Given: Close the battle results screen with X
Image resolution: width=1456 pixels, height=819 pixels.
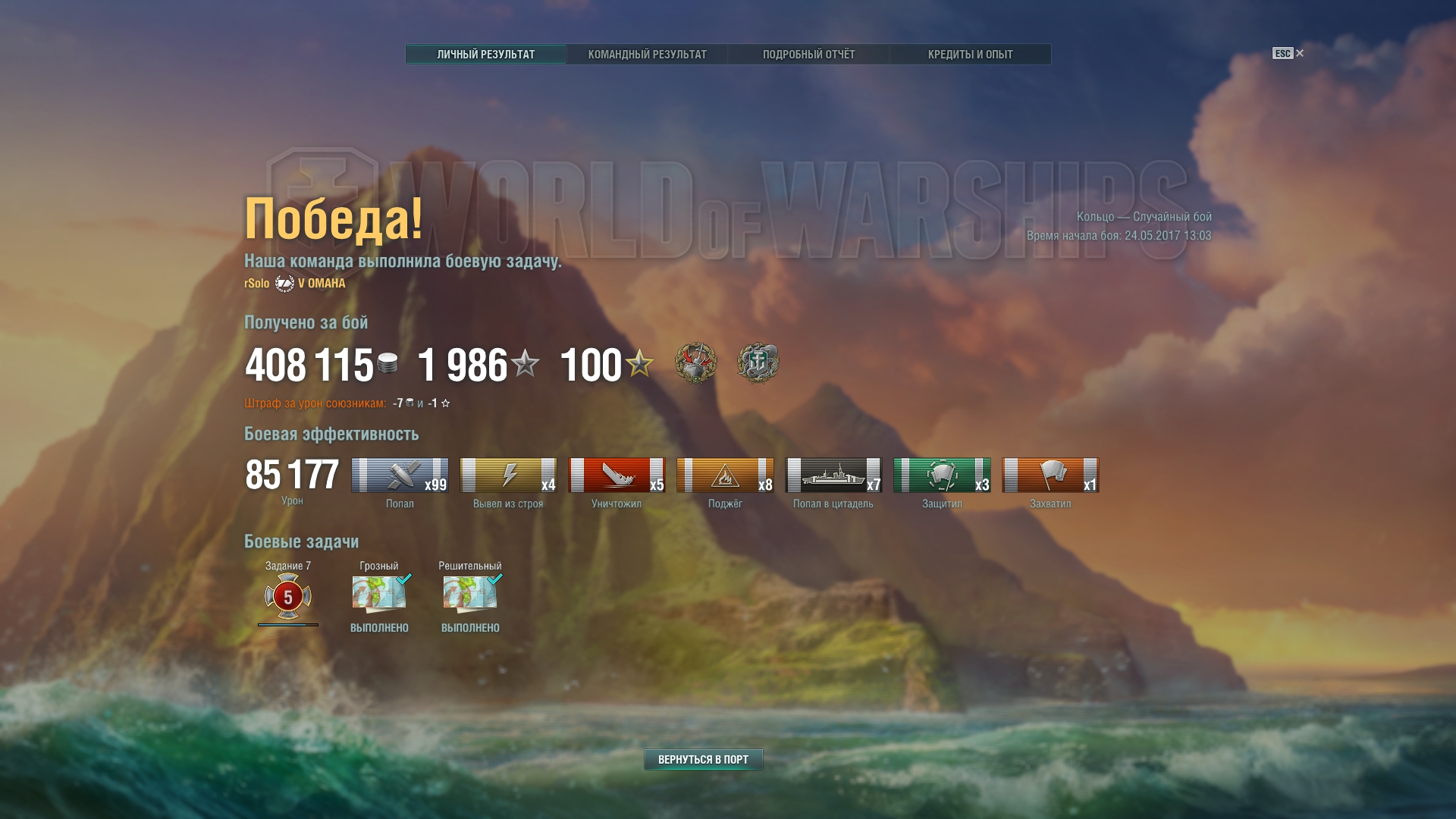Looking at the screenshot, I should click(1300, 53).
